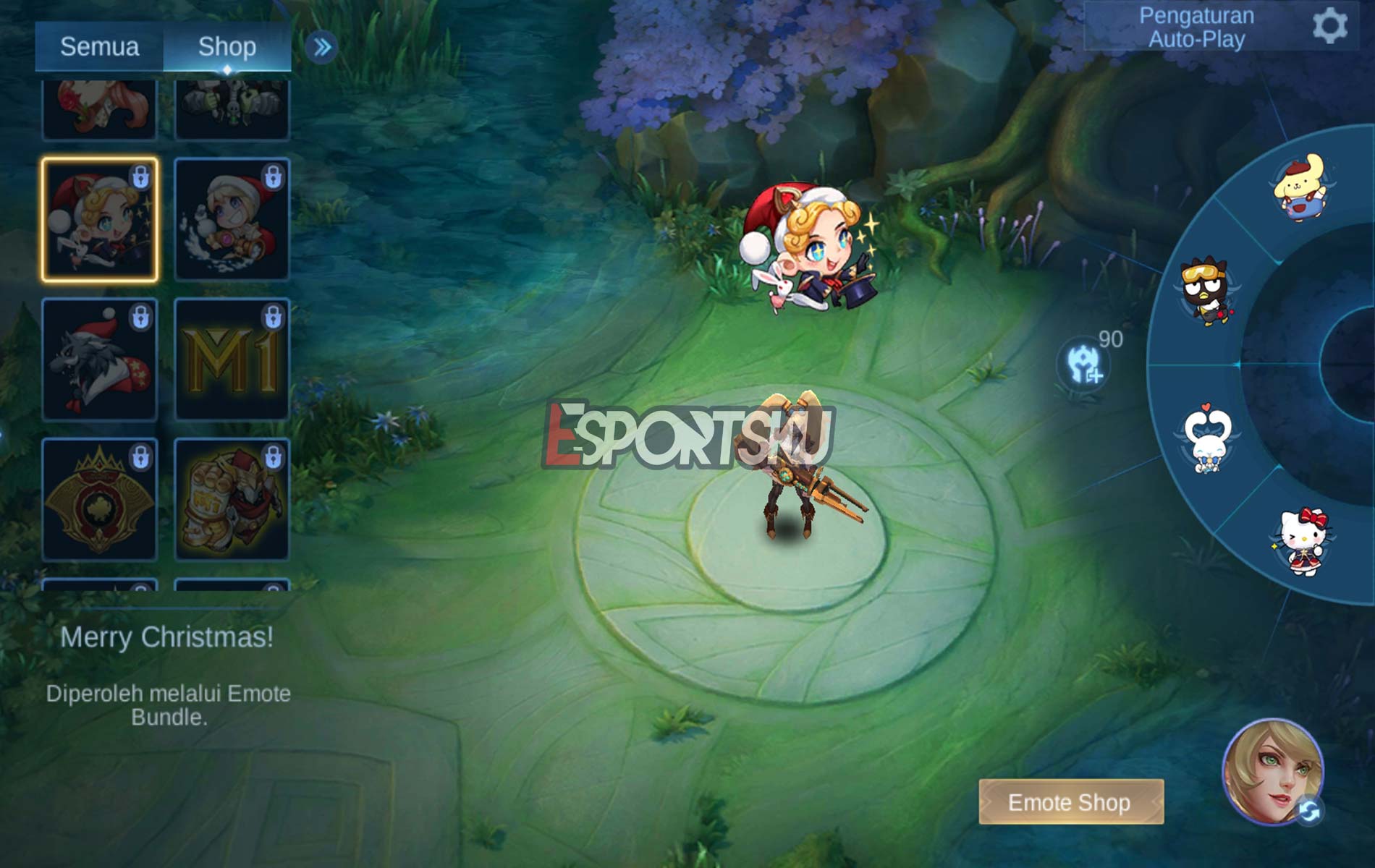1375x868 pixels.
Task: Switch to the Shop tab
Action: tap(228, 46)
